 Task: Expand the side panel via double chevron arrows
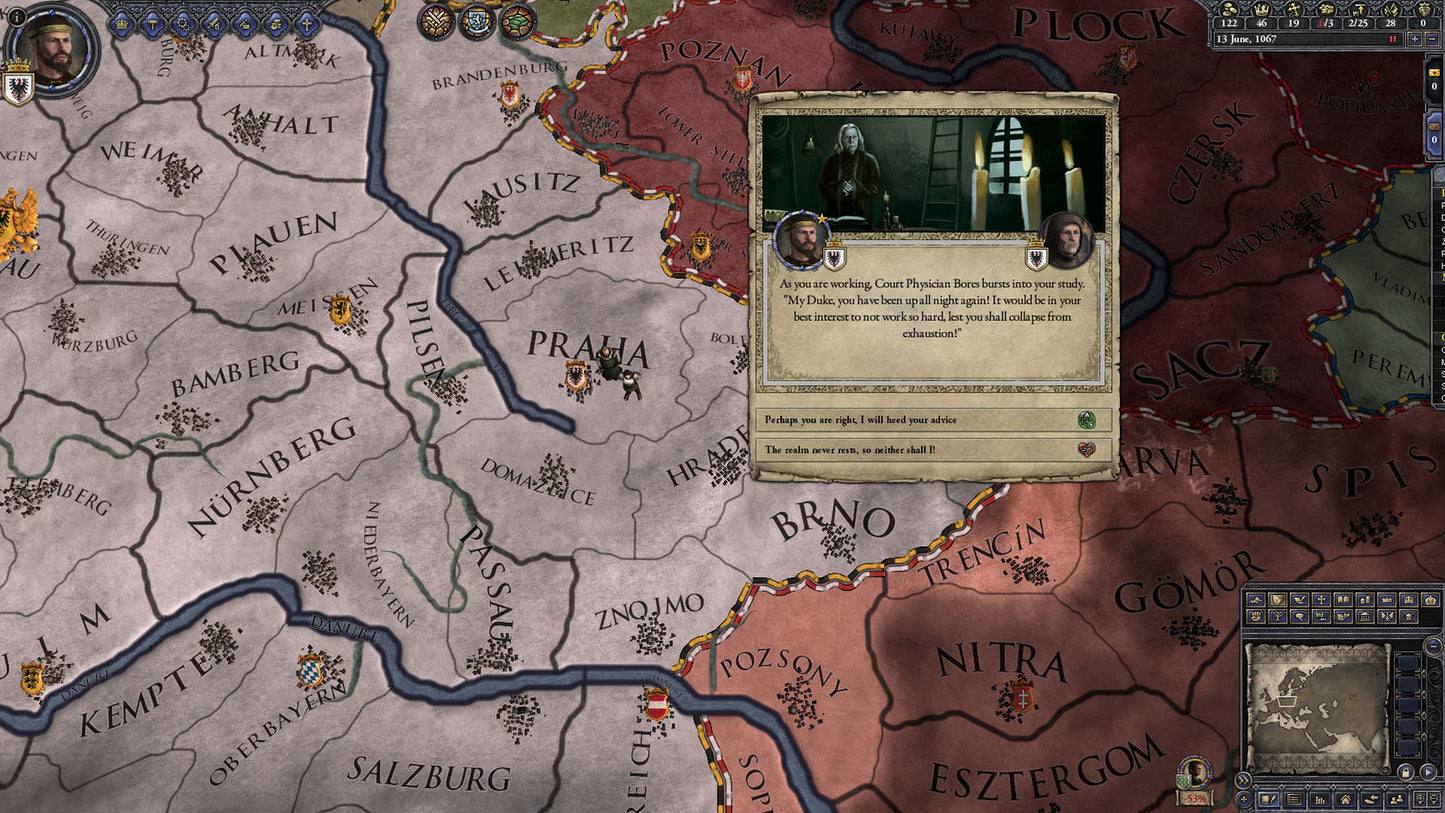pos(1243,780)
